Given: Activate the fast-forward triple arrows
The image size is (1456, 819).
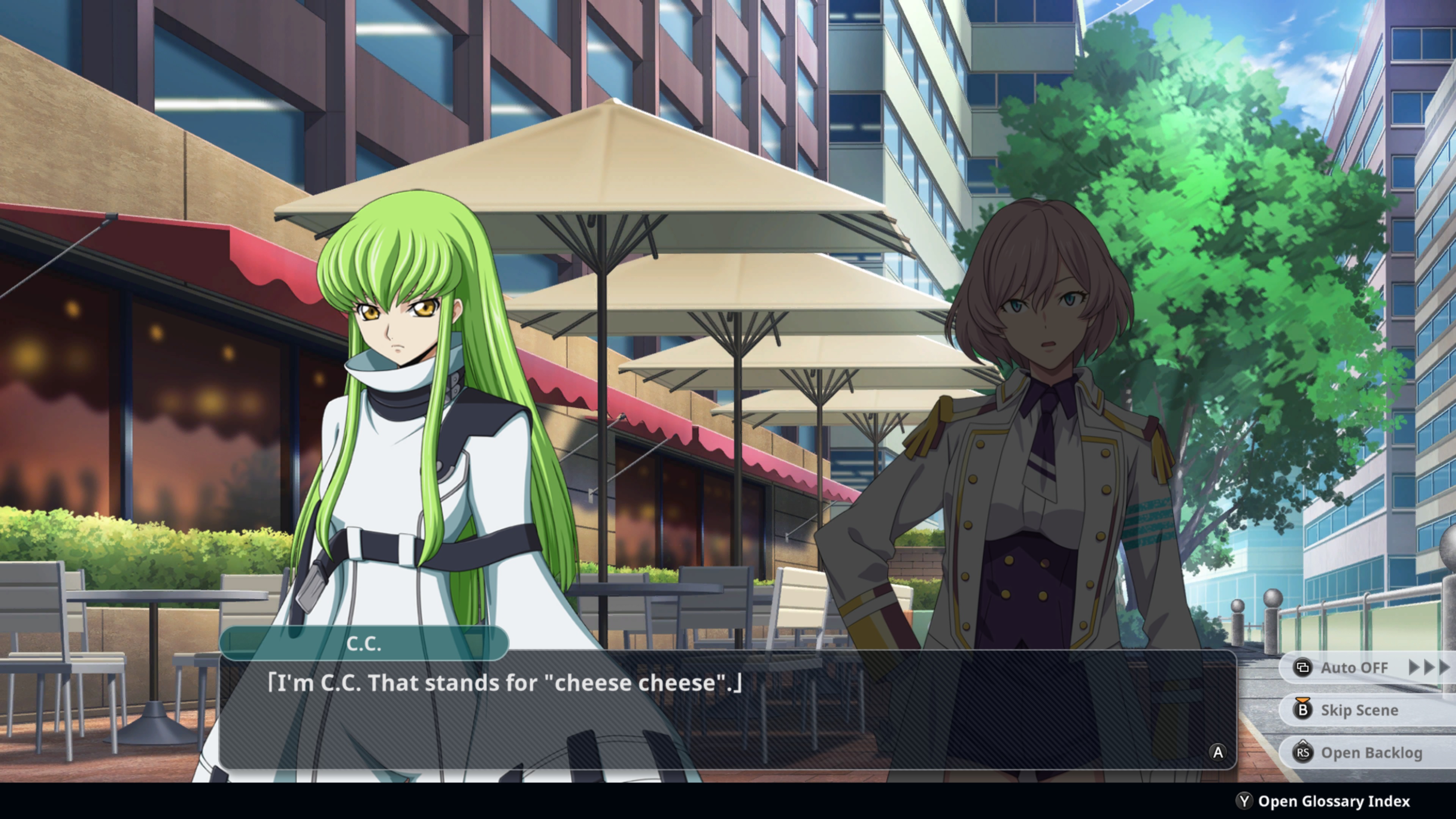Looking at the screenshot, I should tap(1428, 667).
